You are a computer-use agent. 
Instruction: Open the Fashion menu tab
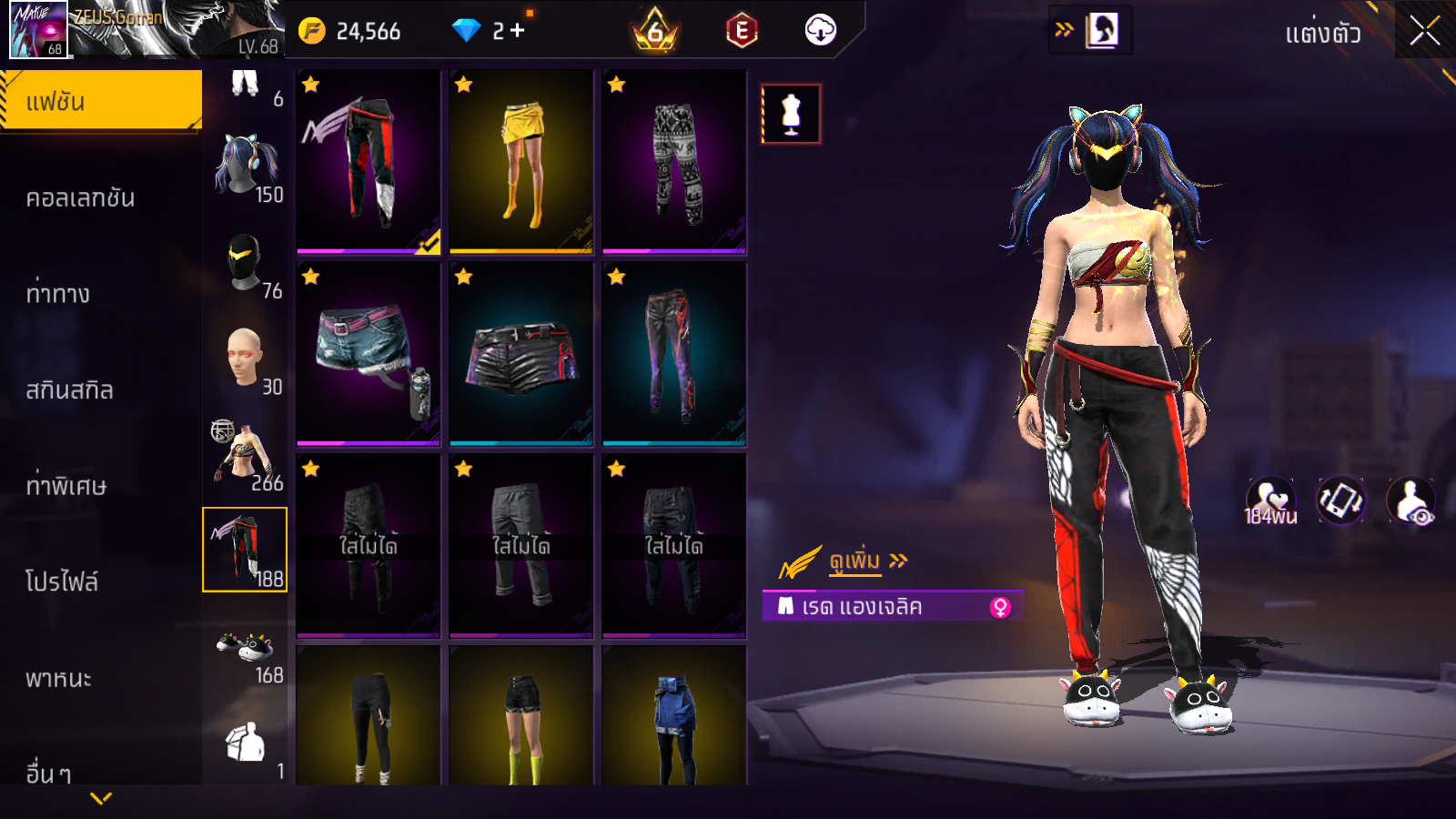pos(101,101)
